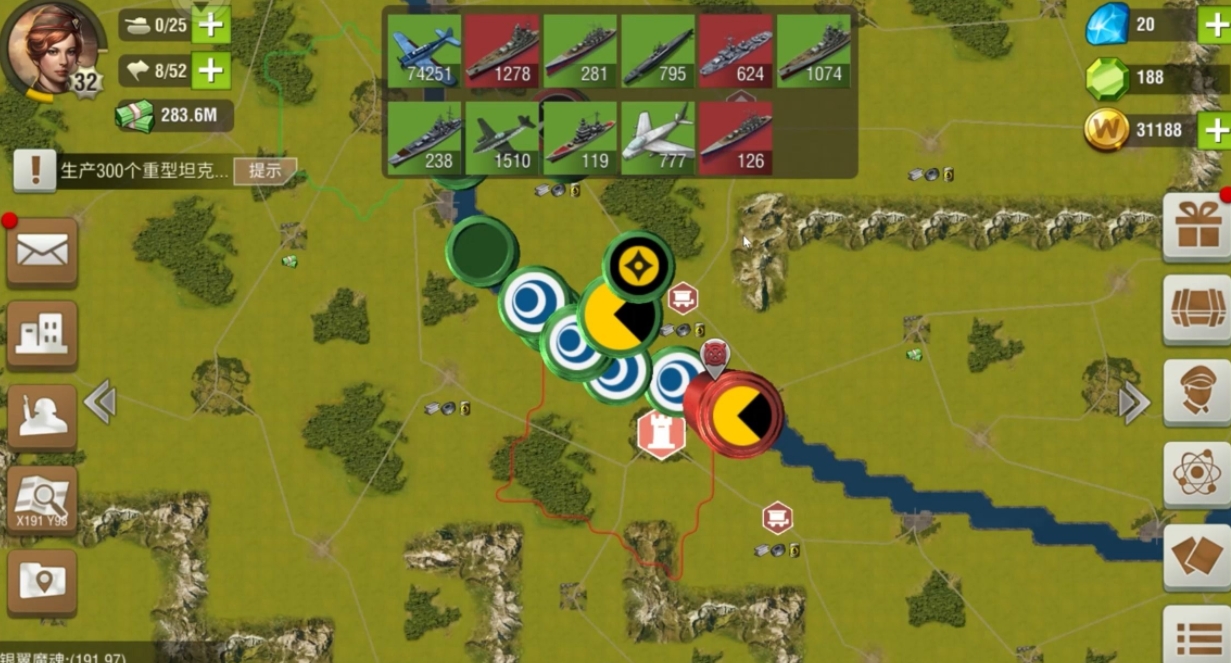Tap the 提示 hint button

[x=265, y=171]
